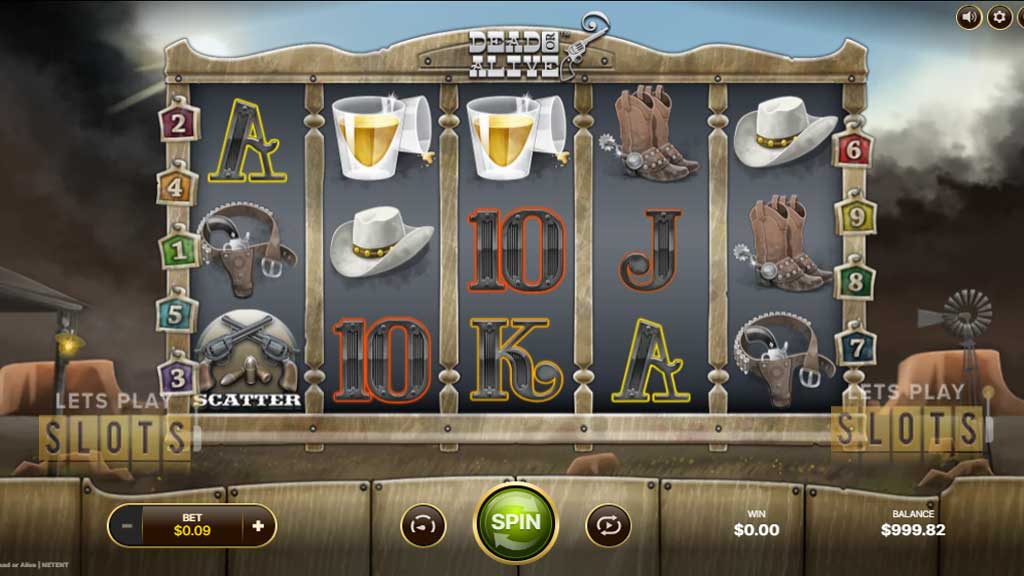Decrease the bet with the minus button
Screen dimensions: 1024x576
tap(126, 525)
